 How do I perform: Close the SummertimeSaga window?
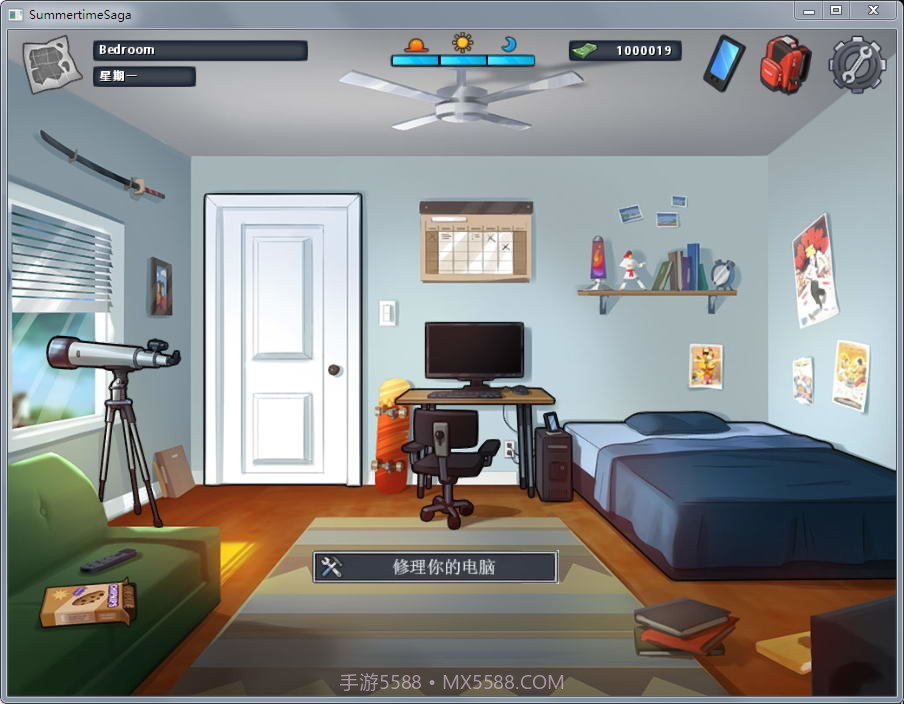click(x=873, y=11)
